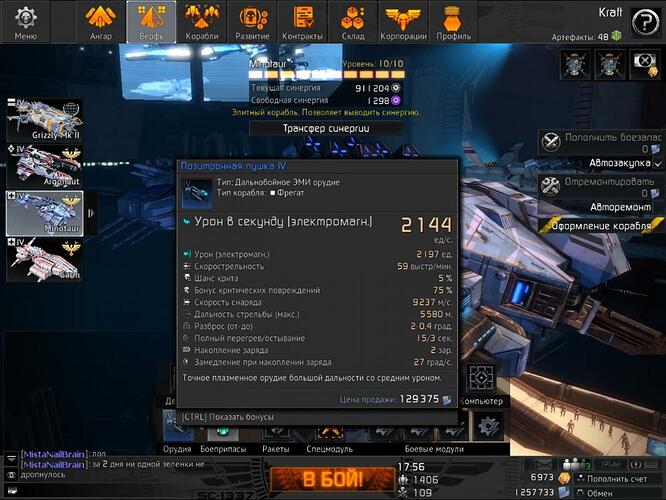Screen dimensions: 666x500
Task: Open Оформление корабля ship customization
Action: [602, 225]
